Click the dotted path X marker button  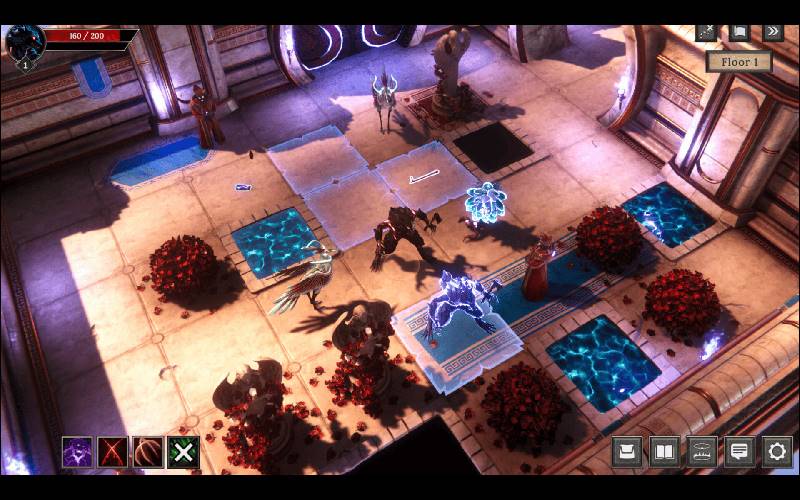click(x=706, y=32)
